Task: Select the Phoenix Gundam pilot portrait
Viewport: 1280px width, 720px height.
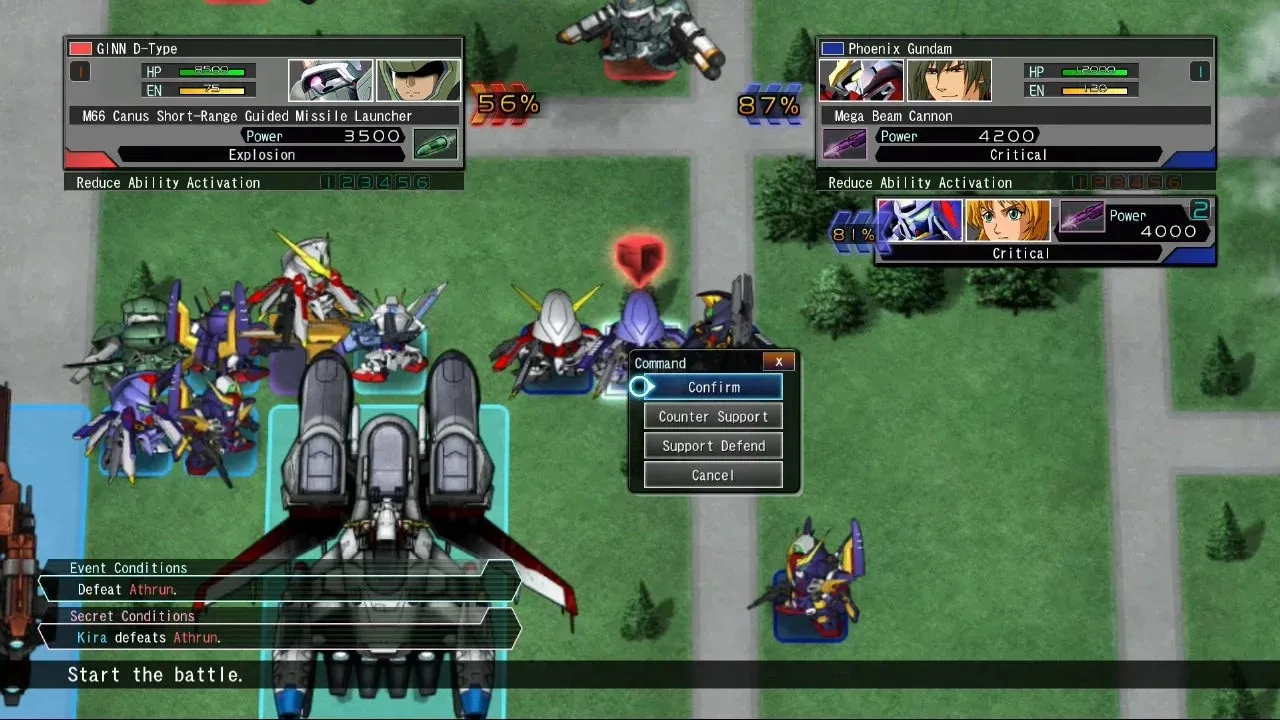Action: click(949, 80)
